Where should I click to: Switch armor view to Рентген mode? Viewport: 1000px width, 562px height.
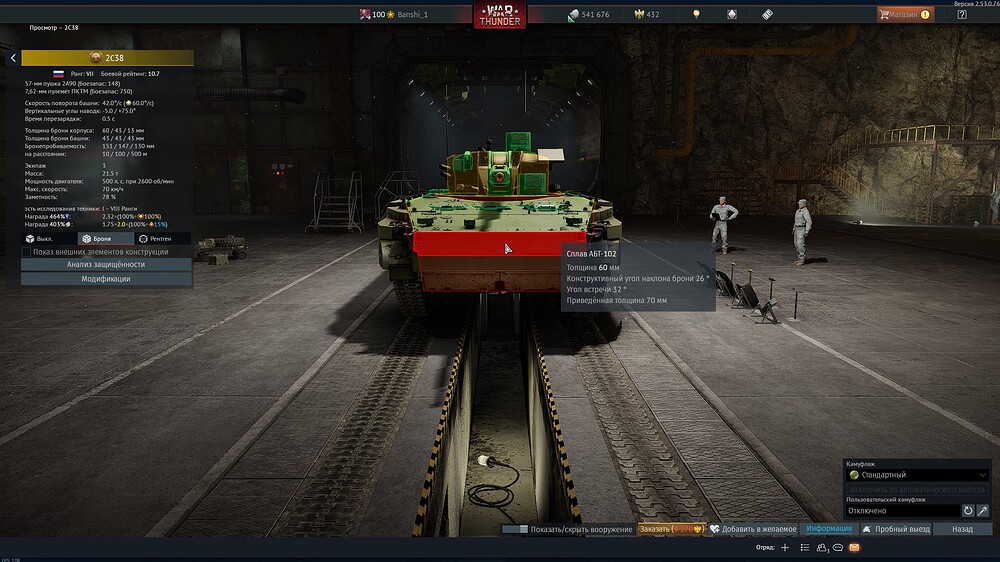162,239
